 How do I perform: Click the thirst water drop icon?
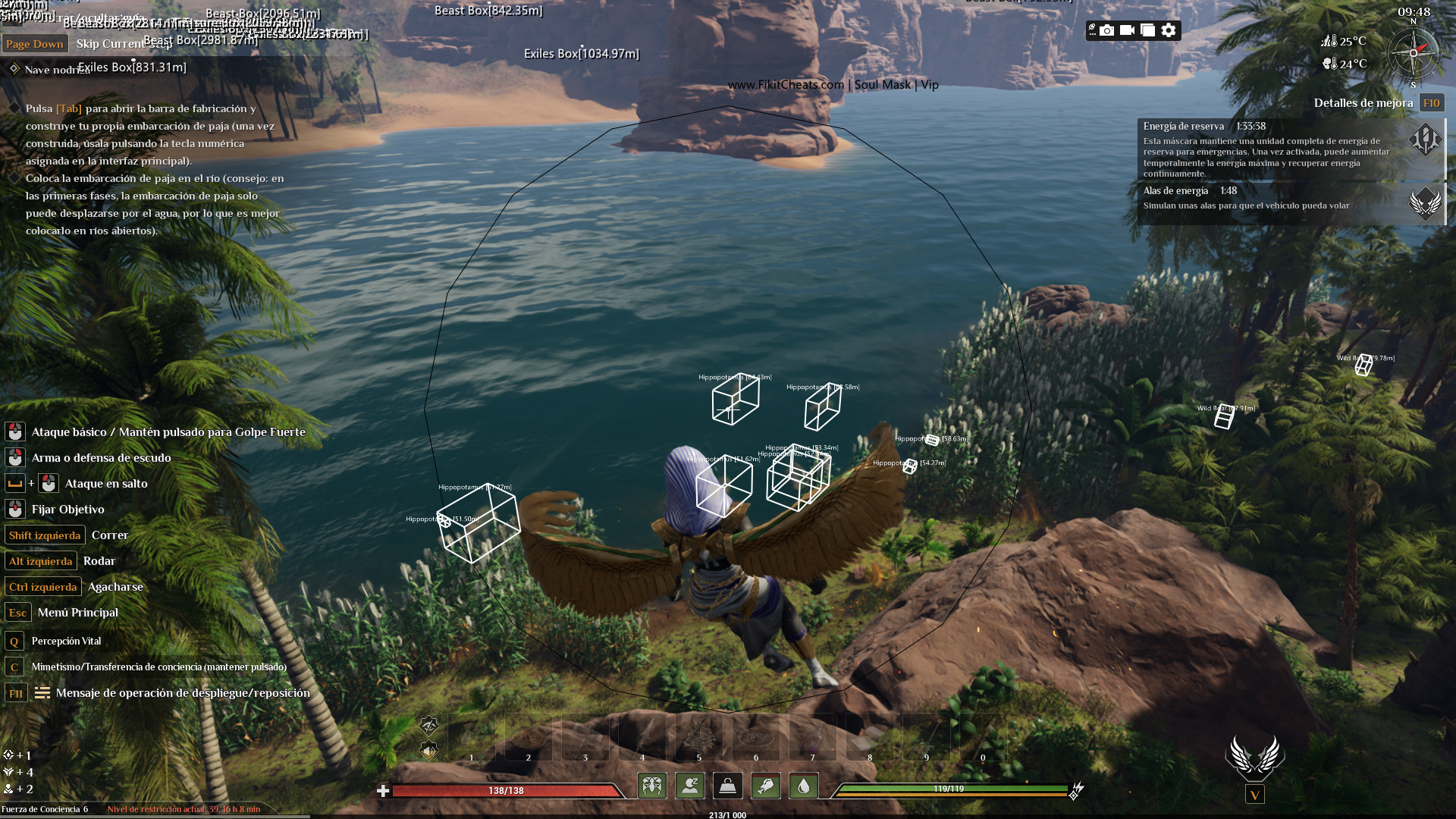tap(804, 786)
